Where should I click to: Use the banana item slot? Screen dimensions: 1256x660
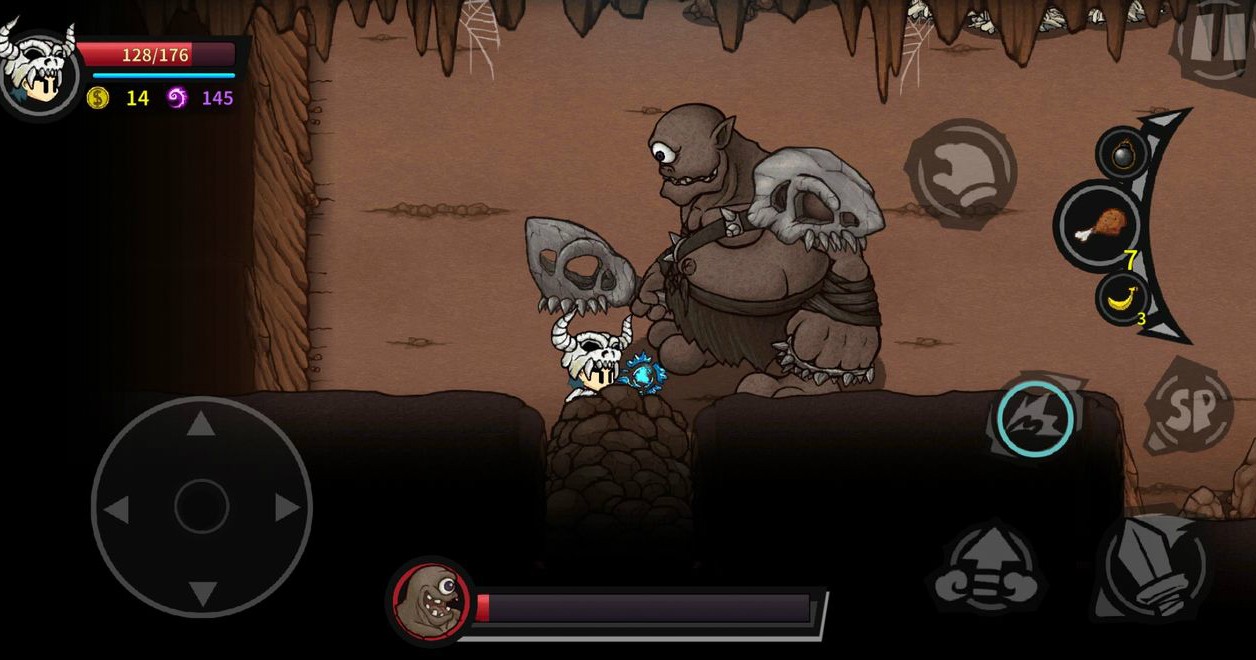(x=1122, y=298)
